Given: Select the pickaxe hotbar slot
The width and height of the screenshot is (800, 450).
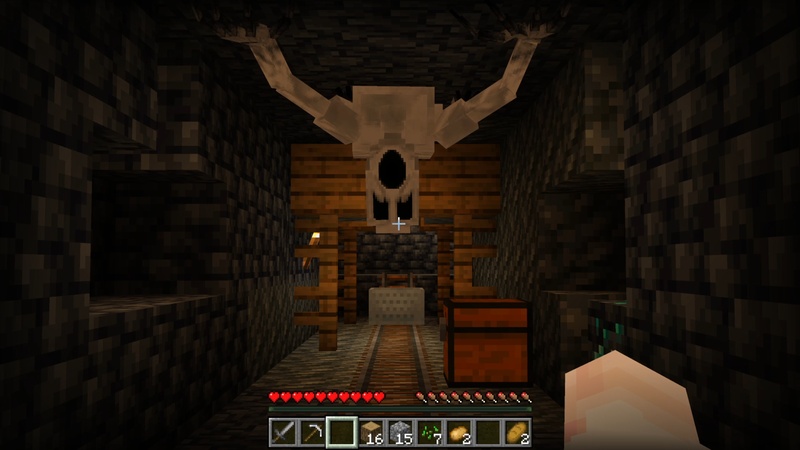Looking at the screenshot, I should (x=313, y=432).
